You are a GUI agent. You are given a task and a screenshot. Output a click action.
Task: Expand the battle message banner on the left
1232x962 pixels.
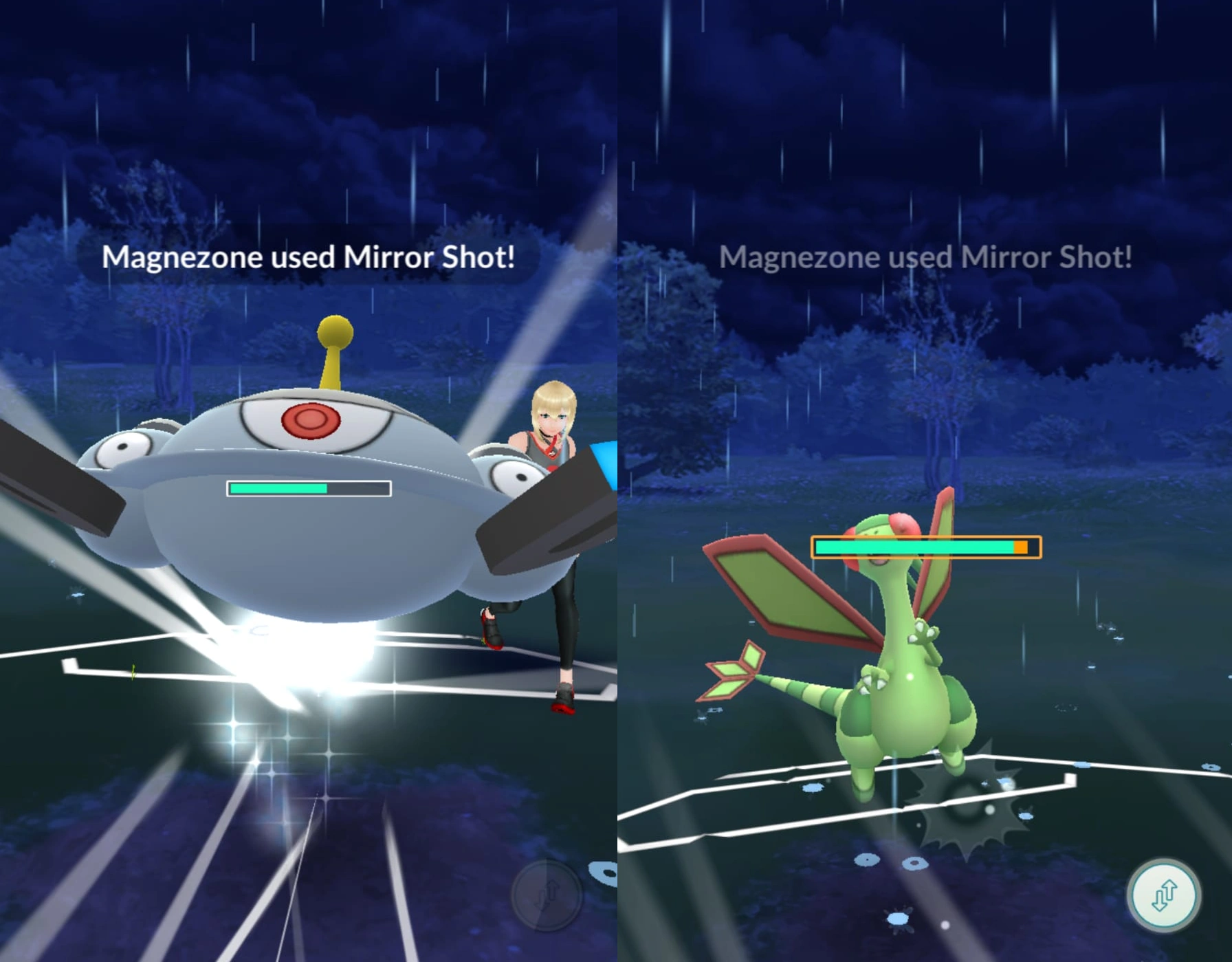pos(311,256)
